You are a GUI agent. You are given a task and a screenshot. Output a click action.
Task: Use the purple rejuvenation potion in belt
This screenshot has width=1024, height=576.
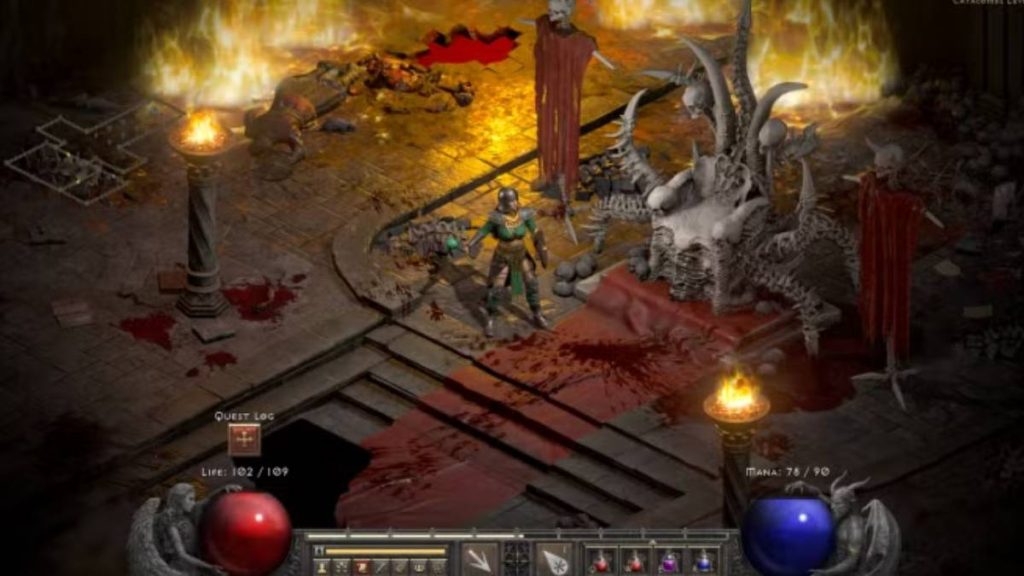point(668,561)
